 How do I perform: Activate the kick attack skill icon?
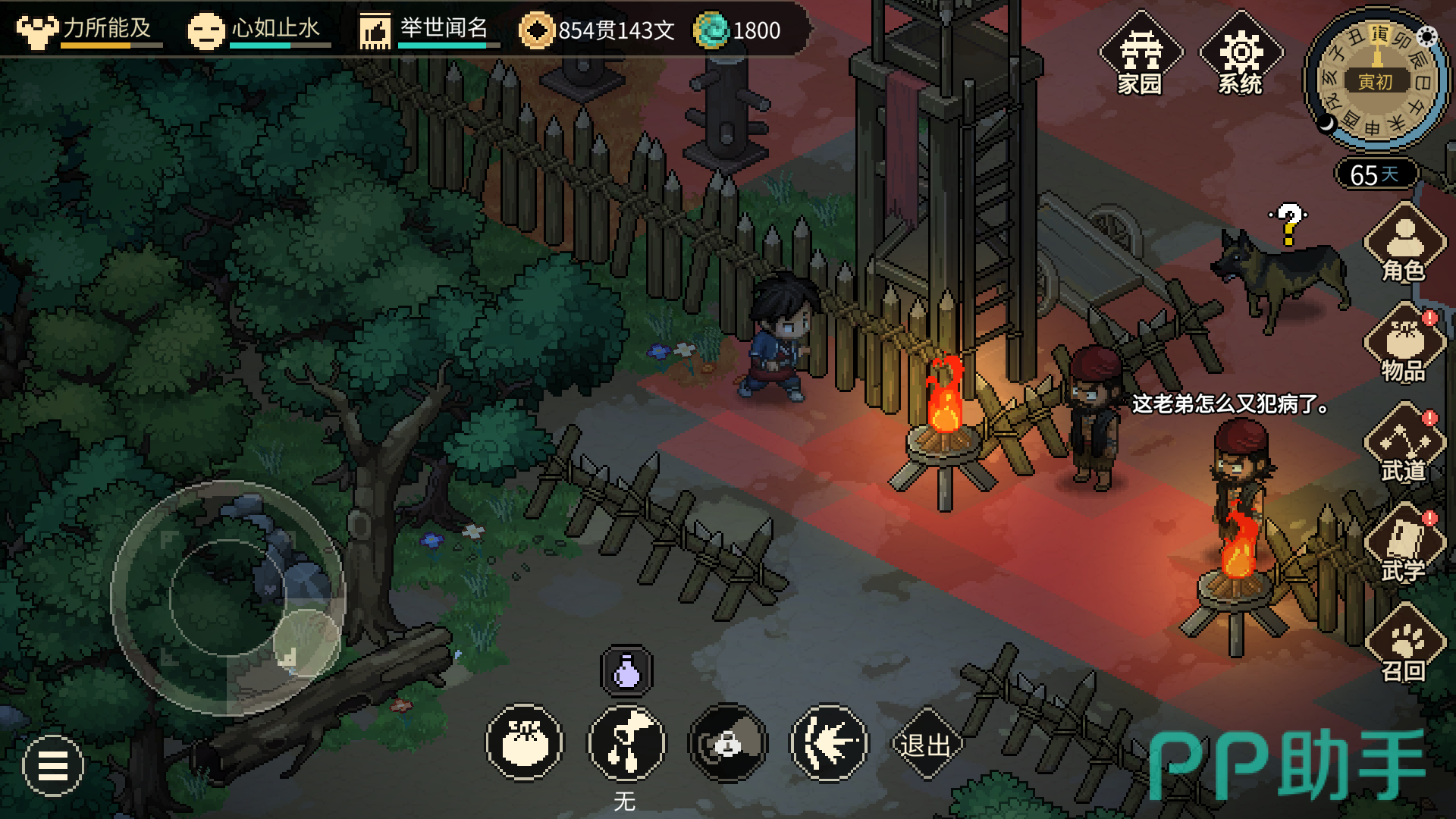pyautogui.click(x=627, y=743)
